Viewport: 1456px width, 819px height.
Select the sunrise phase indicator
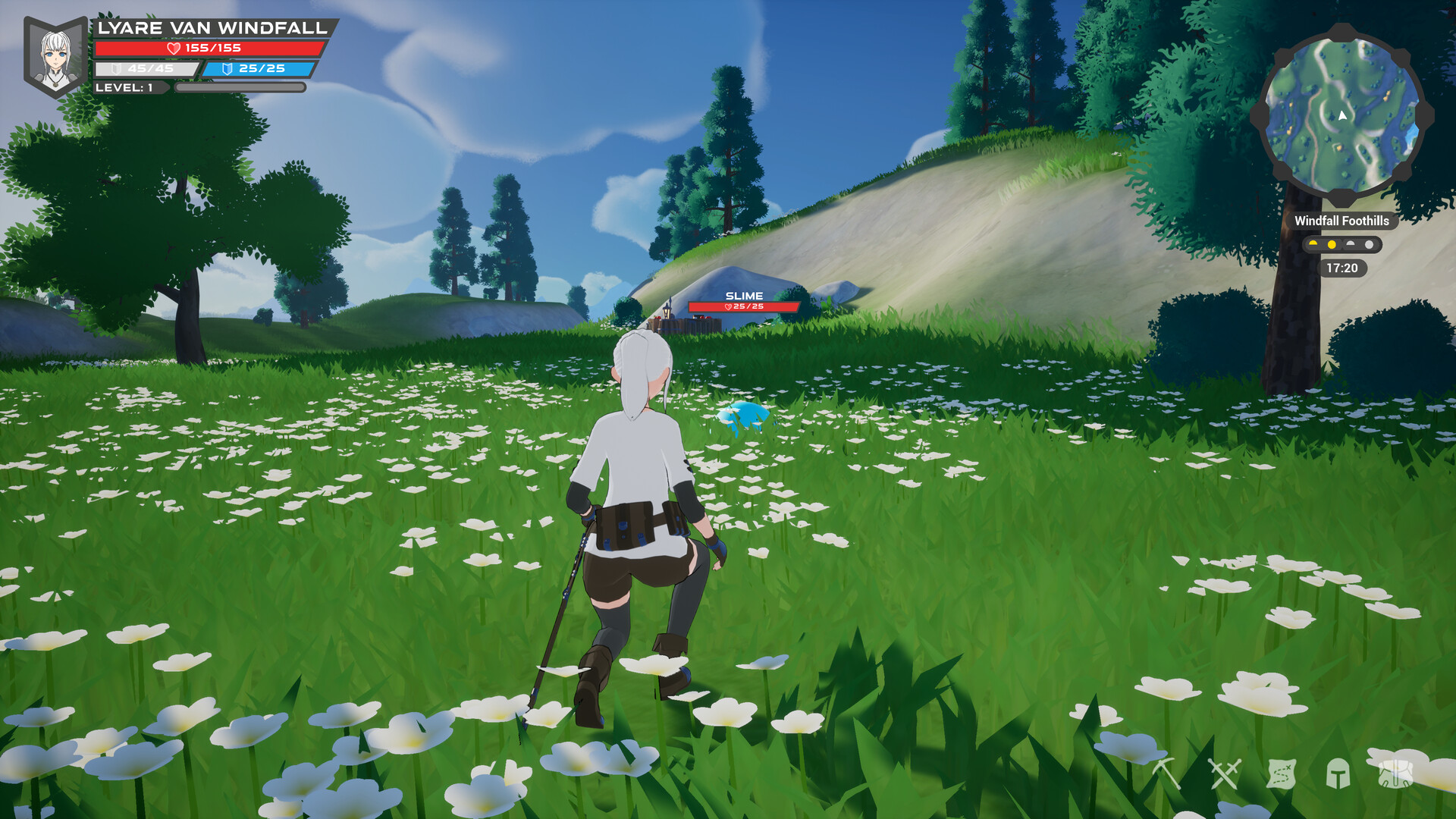1313,244
